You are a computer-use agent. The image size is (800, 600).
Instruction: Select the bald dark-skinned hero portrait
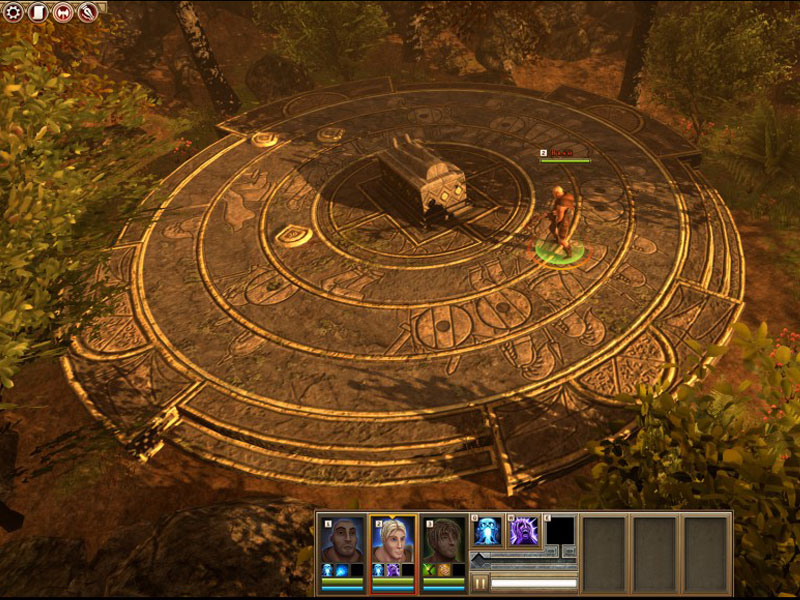tap(343, 540)
